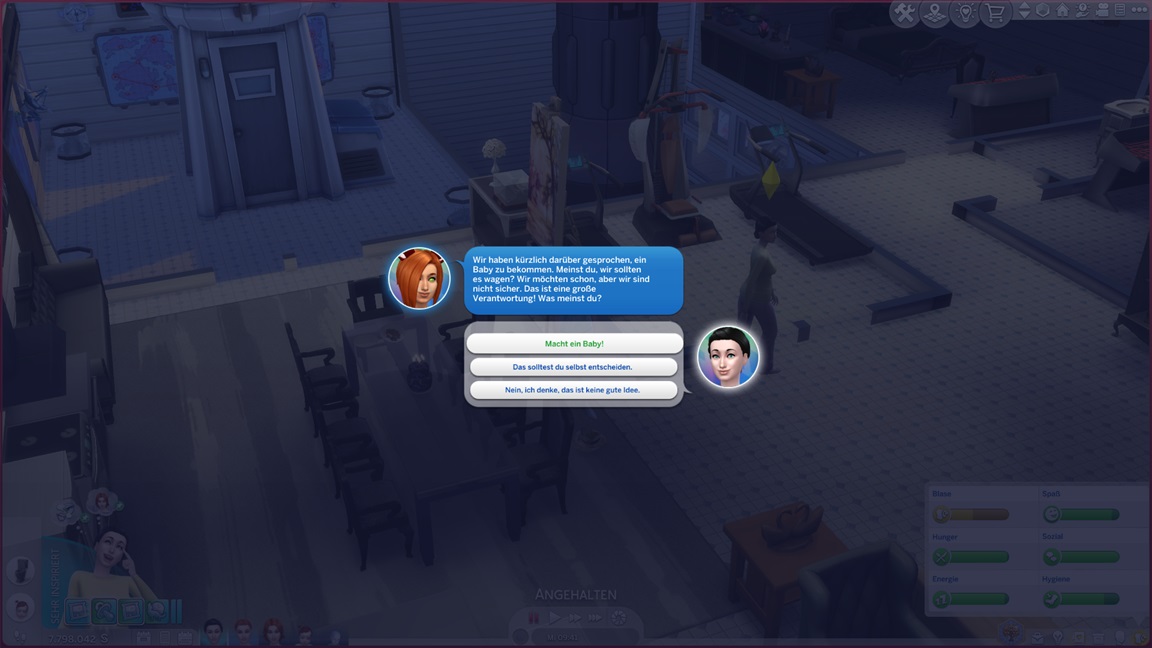Choose the "Macht ein Baby!" reply
This screenshot has width=1152, height=648.
574,343
